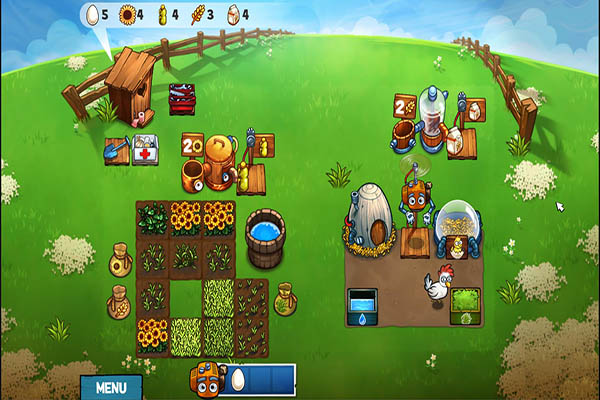The image size is (600, 400).
Task: Choose the blue shovel tool tile
Action: tap(116, 152)
